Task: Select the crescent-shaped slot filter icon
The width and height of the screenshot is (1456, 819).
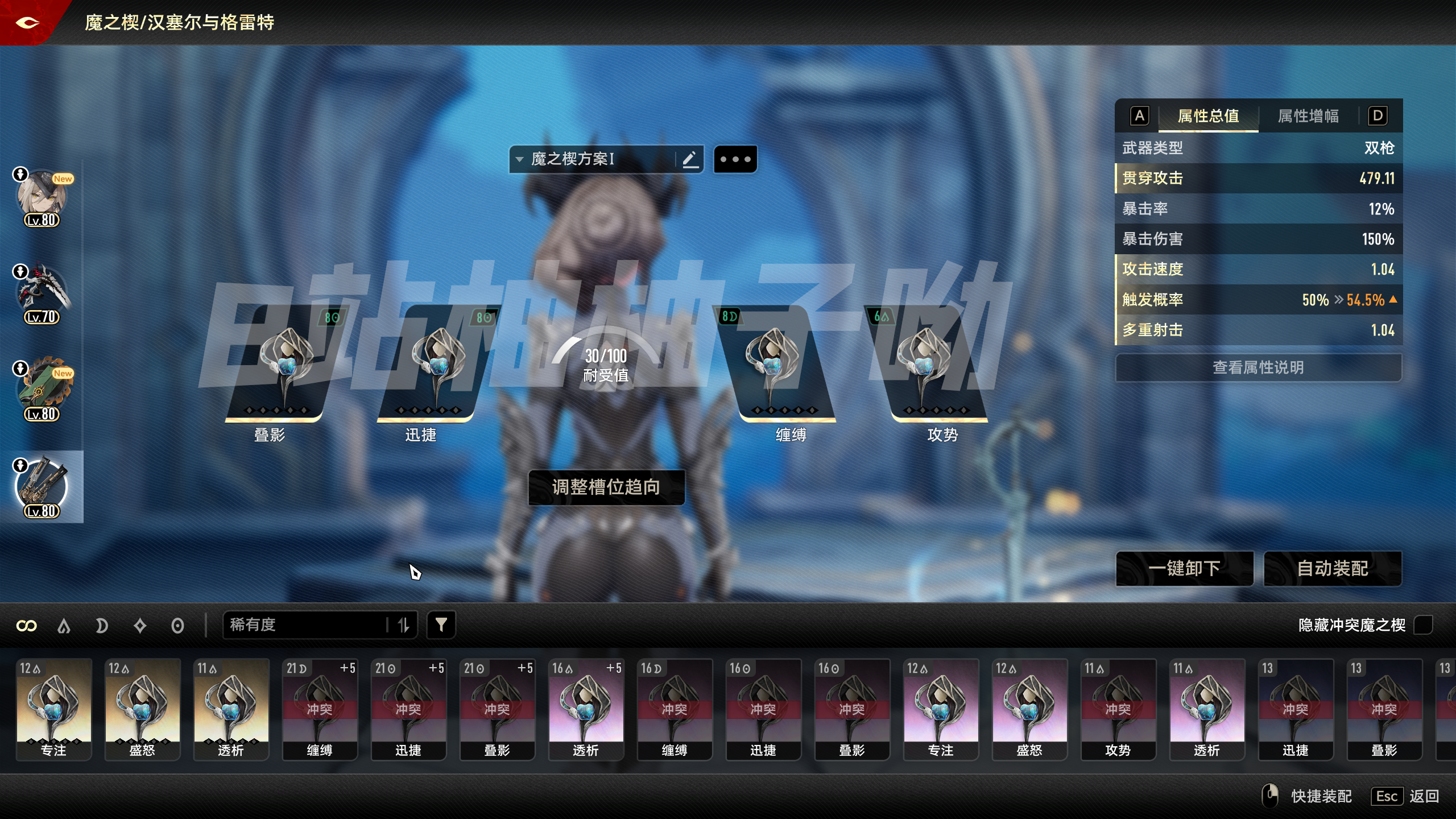Action: click(102, 624)
